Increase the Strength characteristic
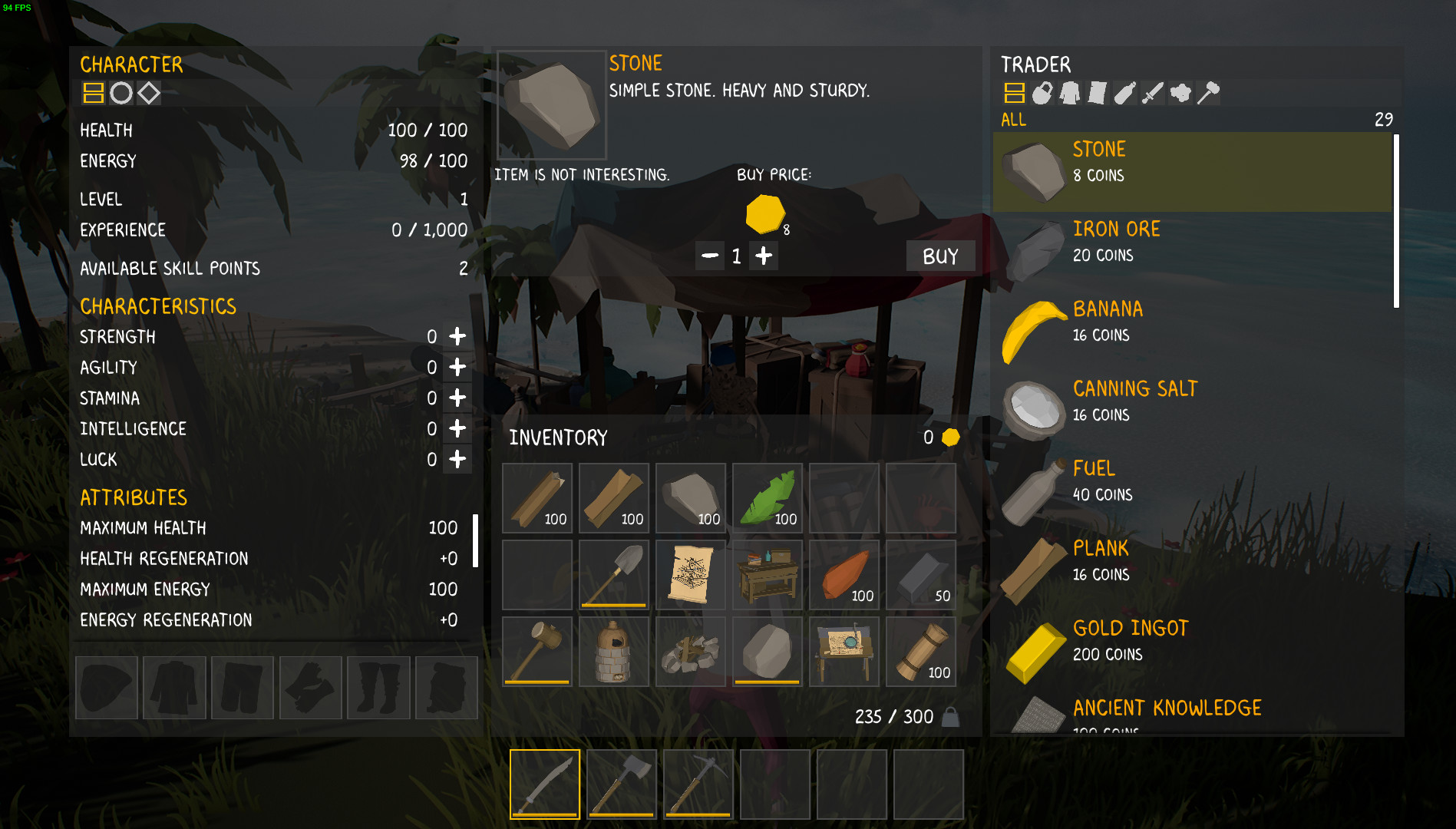This screenshot has height=829, width=1456. [x=457, y=336]
